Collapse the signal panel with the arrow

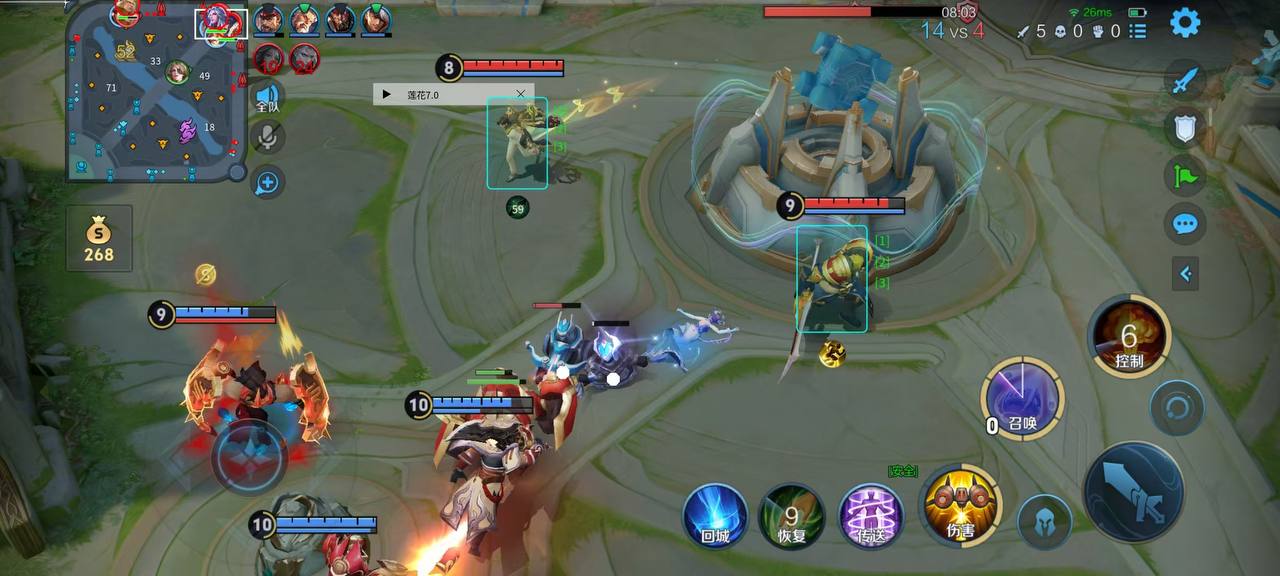pyautogui.click(x=1185, y=272)
